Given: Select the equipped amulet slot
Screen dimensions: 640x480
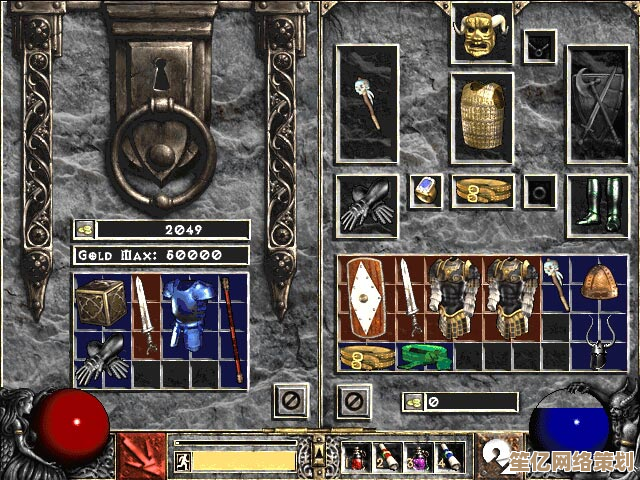Looking at the screenshot, I should [541, 45].
